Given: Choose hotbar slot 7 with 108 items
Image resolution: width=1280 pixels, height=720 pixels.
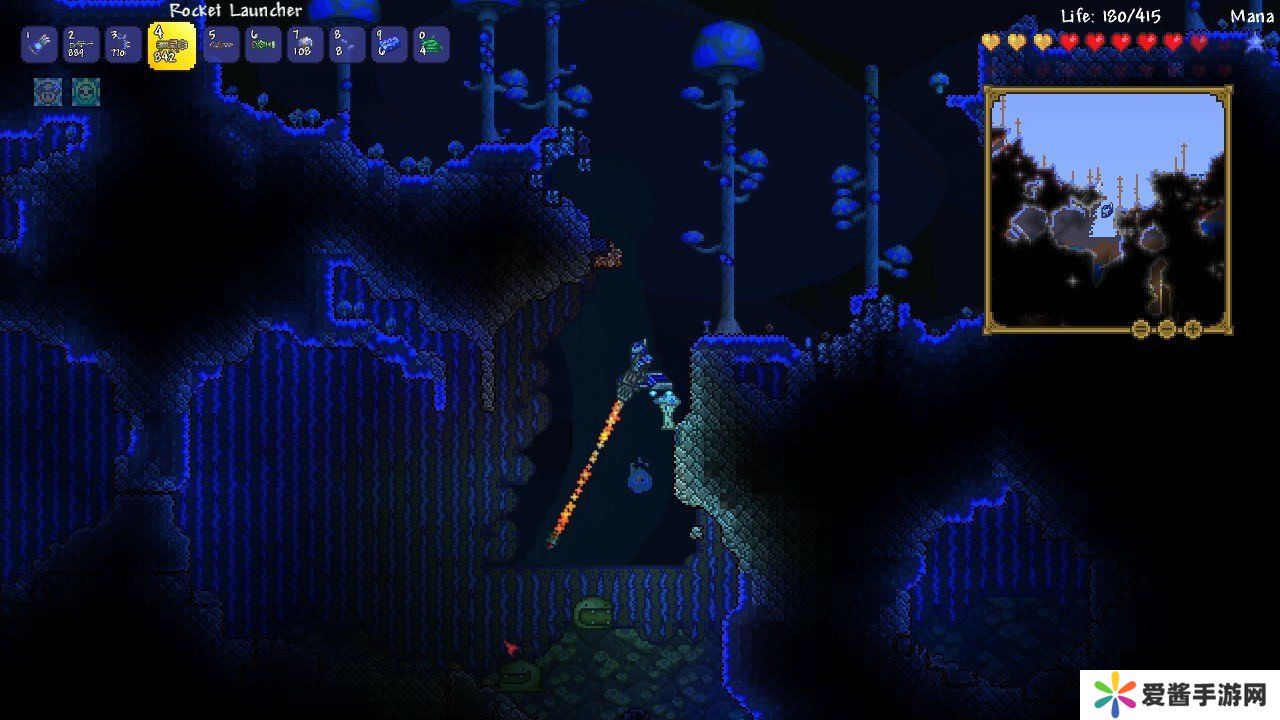Looking at the screenshot, I should click(306, 44).
